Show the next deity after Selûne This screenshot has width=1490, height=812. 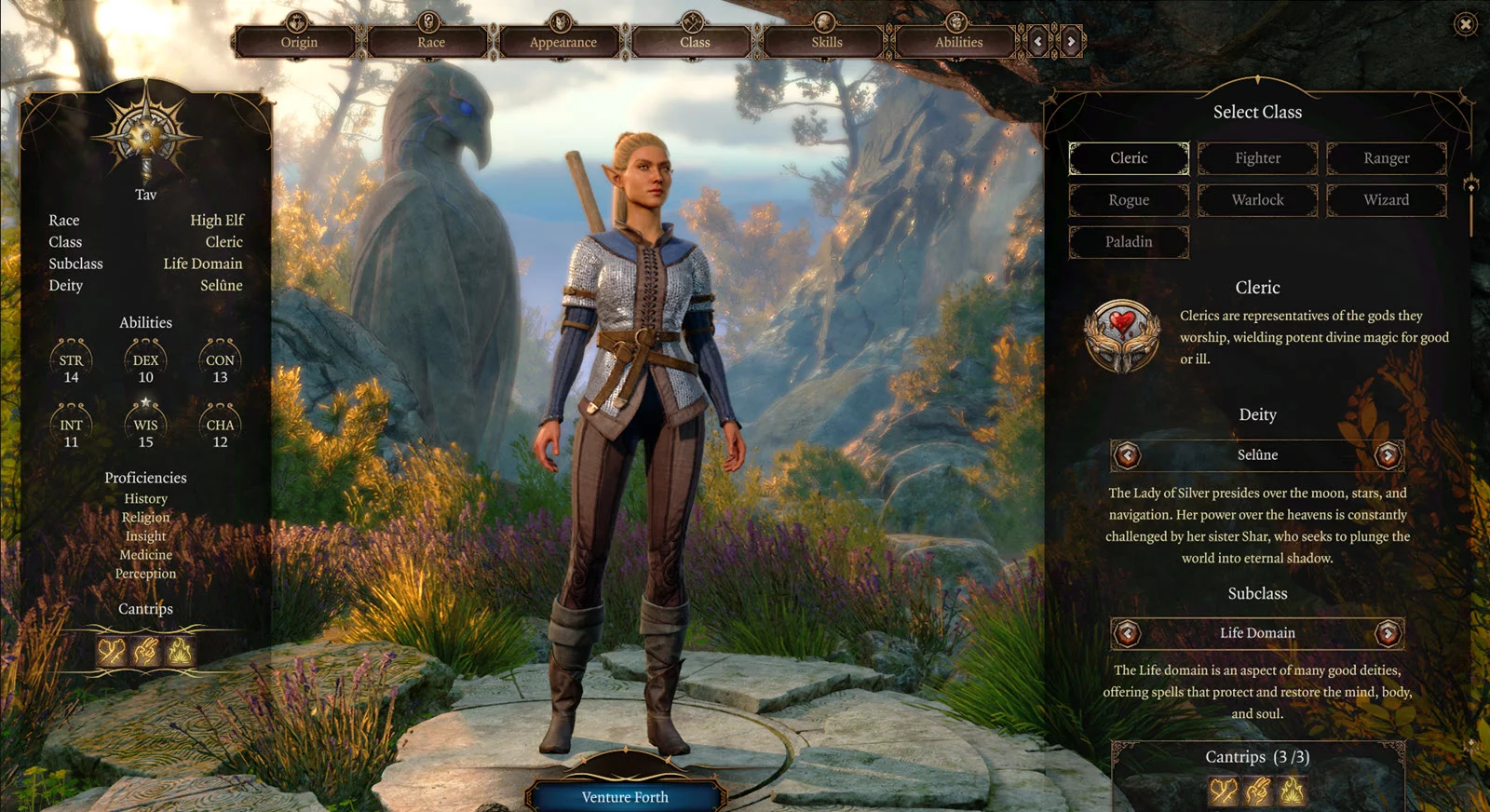[1388, 455]
